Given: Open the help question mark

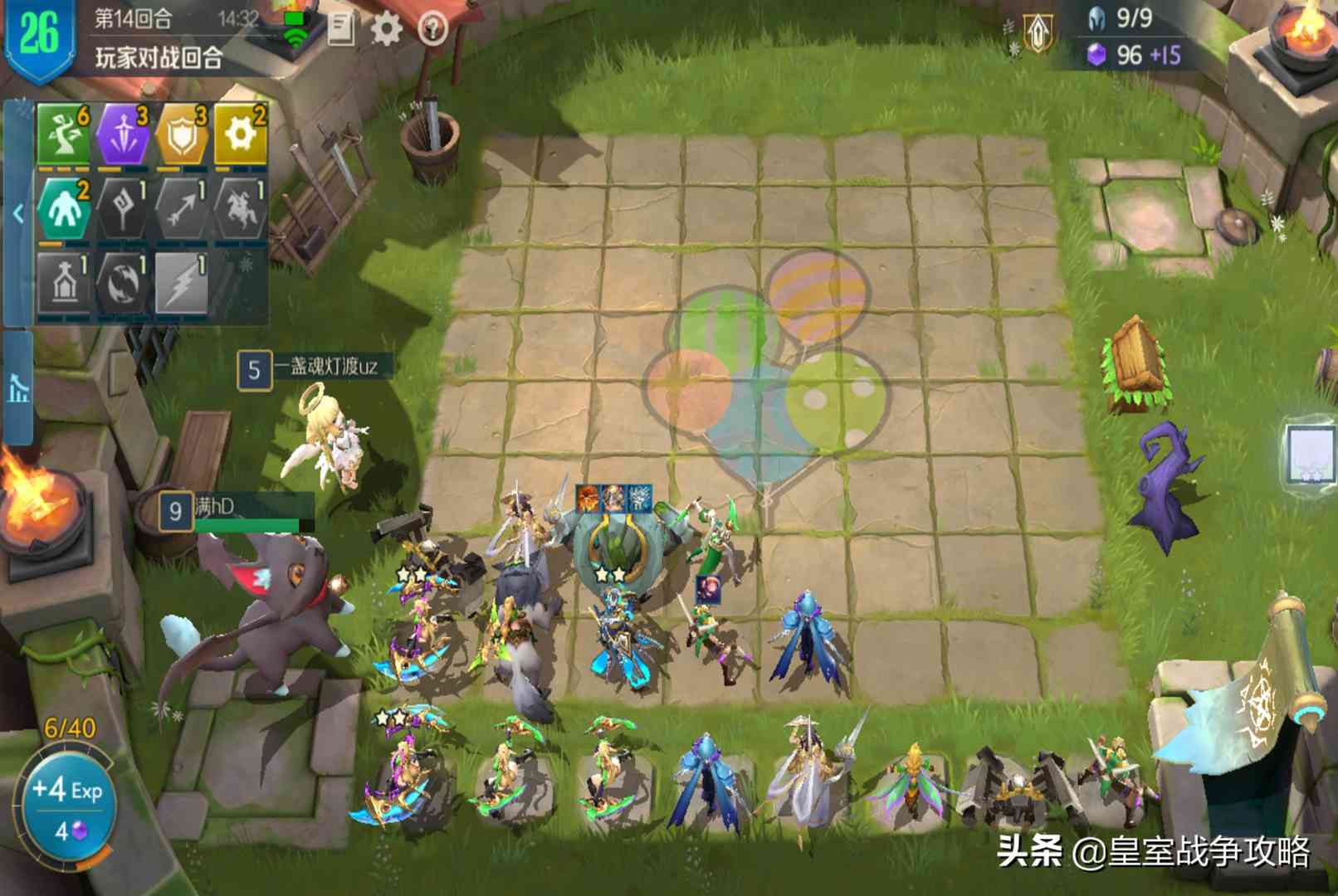Looking at the screenshot, I should pyautogui.click(x=432, y=30).
